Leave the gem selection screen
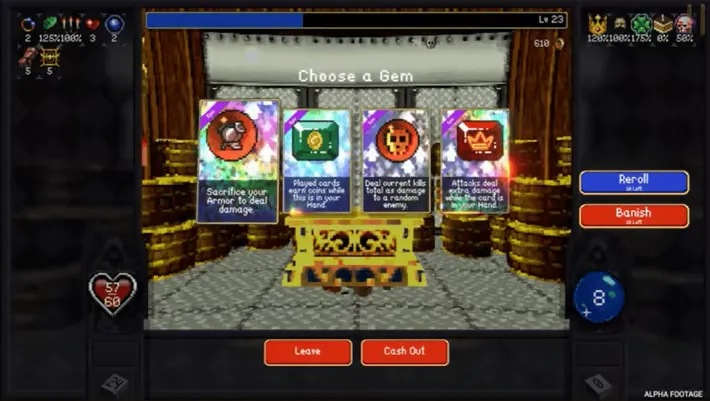The image size is (710, 401). click(308, 352)
